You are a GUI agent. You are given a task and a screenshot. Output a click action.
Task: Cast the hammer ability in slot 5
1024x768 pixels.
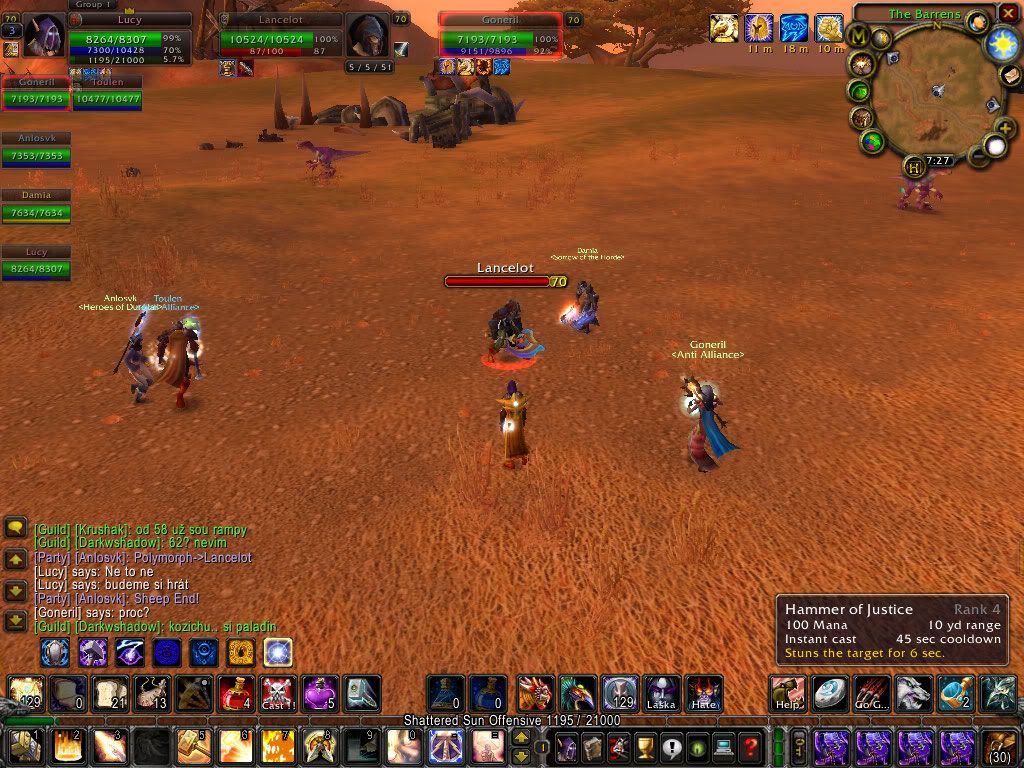[x=191, y=746]
